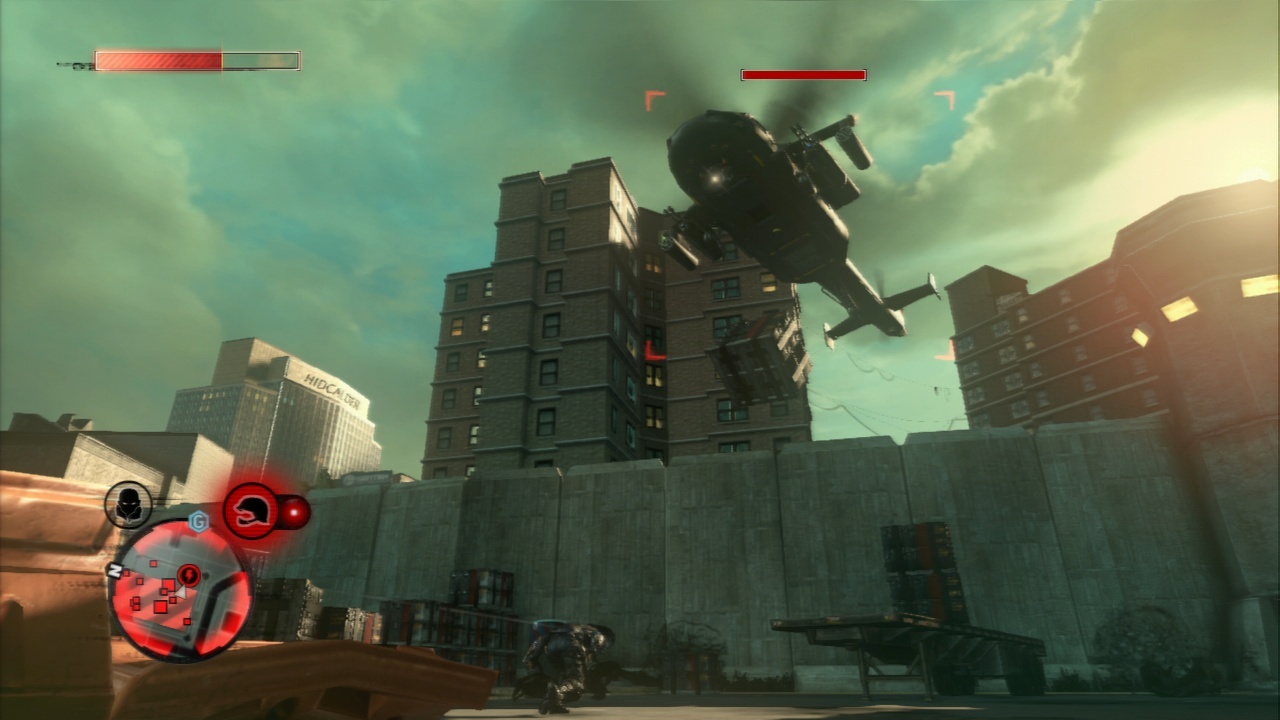Click the player arrow in the minimap center

tap(180, 593)
